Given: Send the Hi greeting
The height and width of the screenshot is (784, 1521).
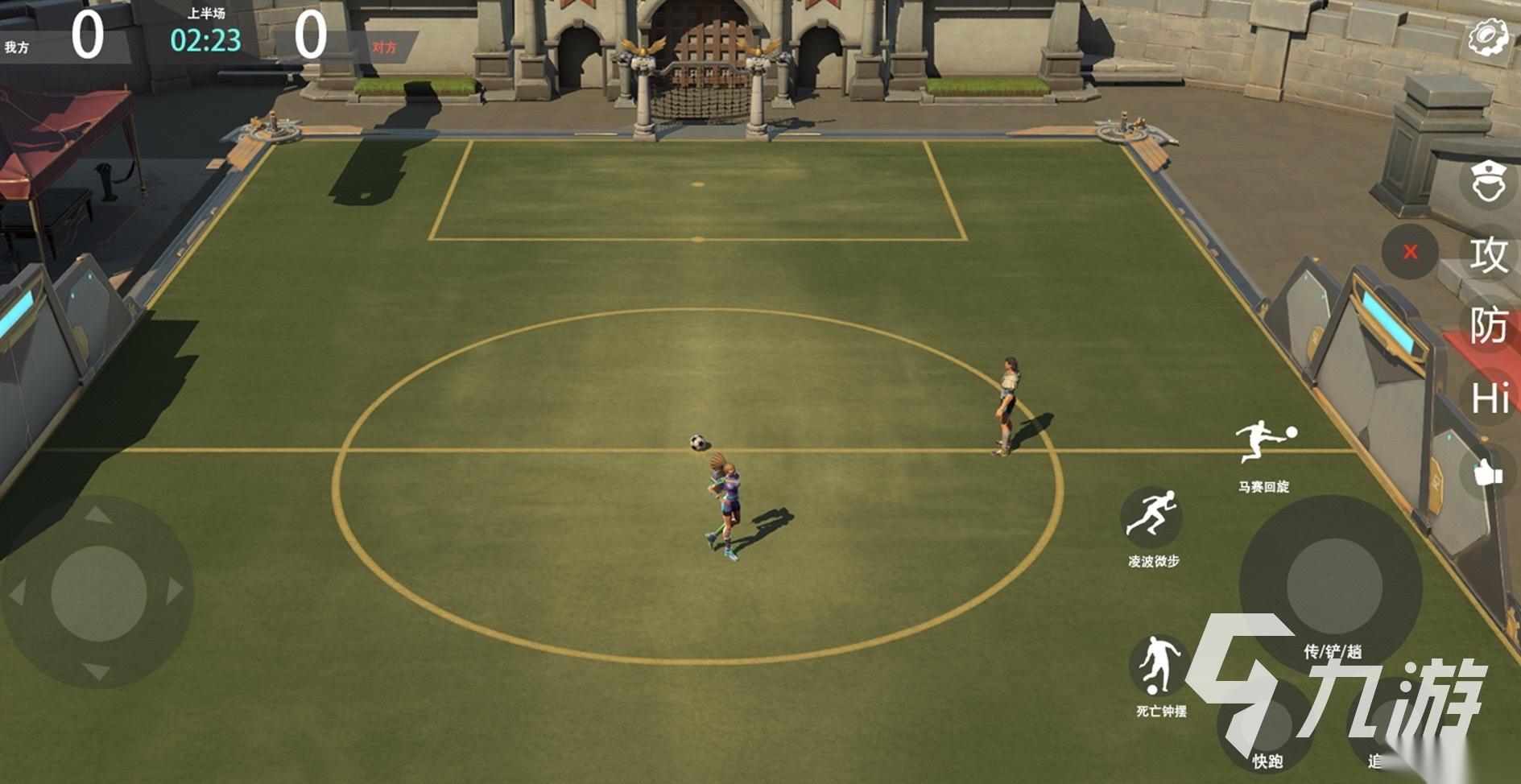Looking at the screenshot, I should coord(1488,398).
